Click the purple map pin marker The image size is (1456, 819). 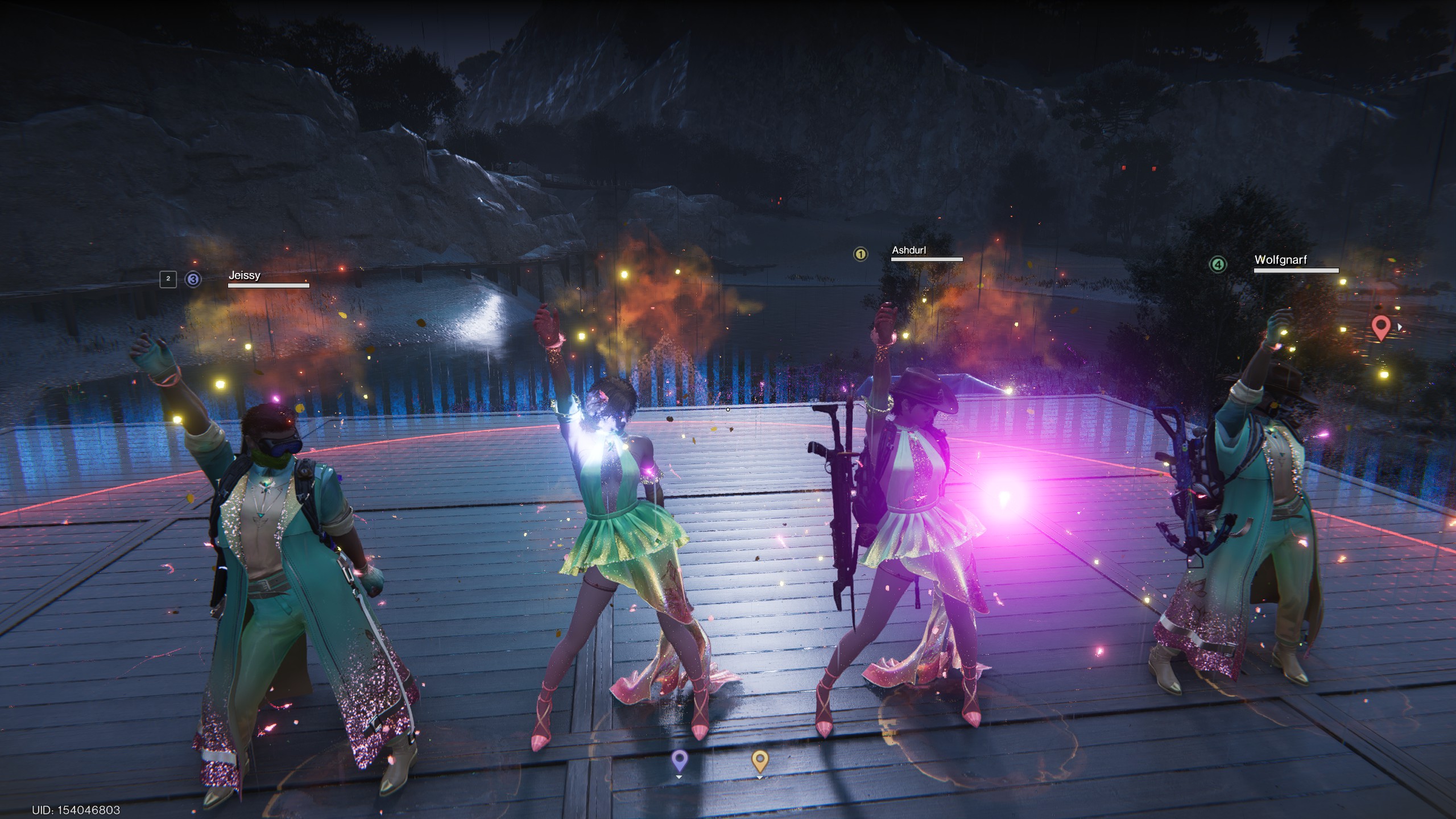pyautogui.click(x=679, y=759)
